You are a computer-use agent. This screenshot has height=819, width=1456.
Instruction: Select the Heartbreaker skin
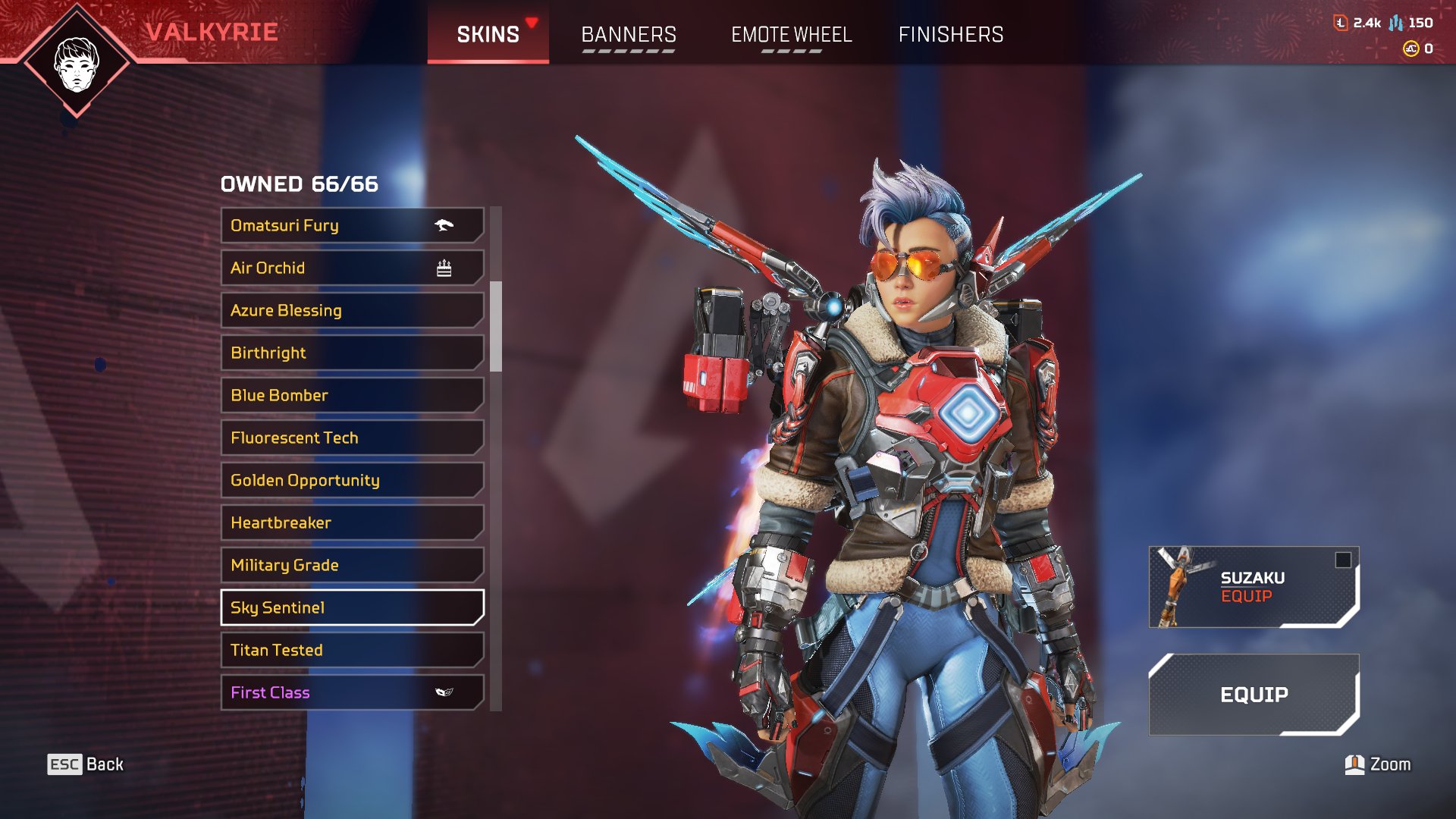(352, 522)
